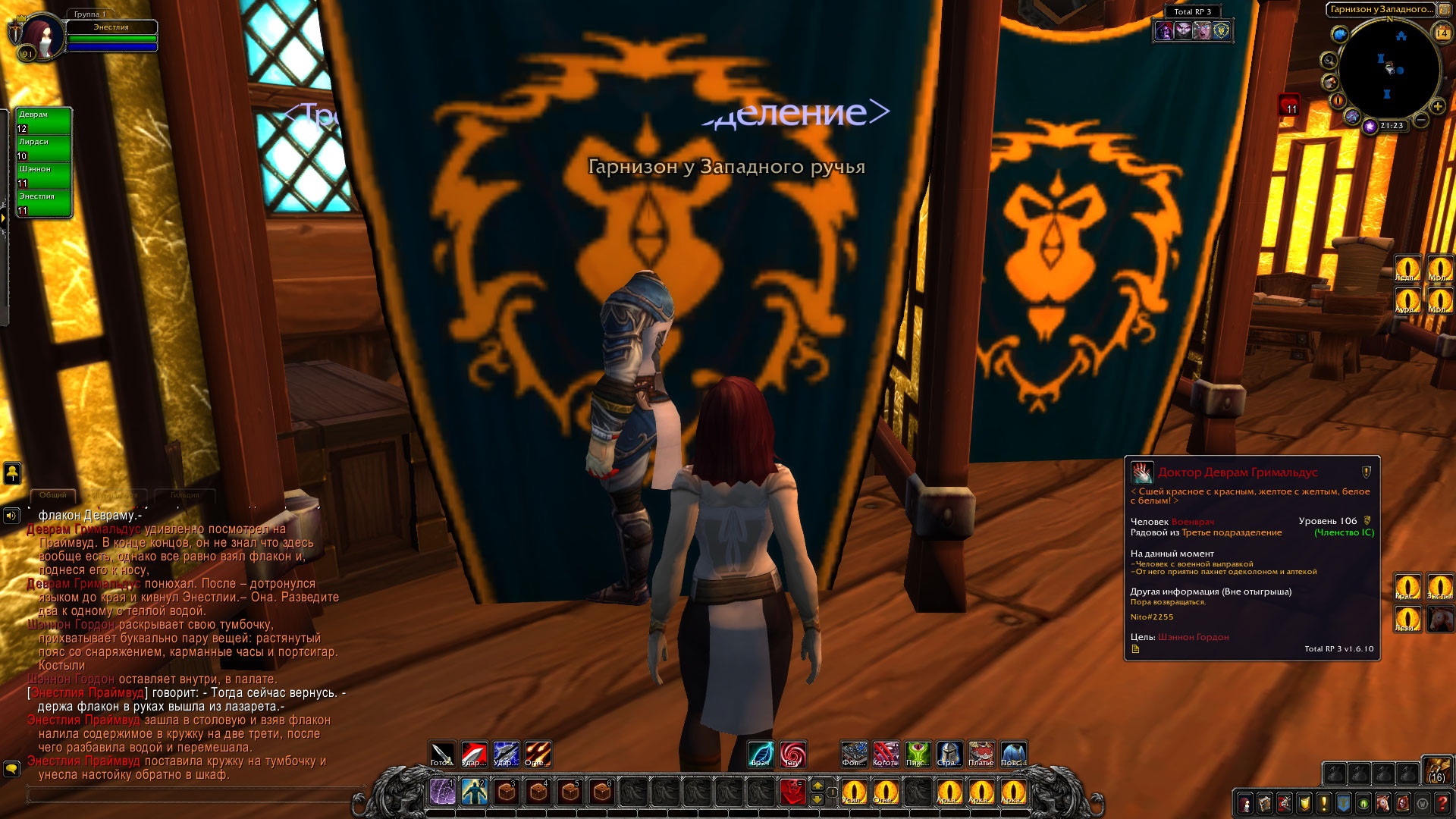Toggle the minimap tracking magnifier button
This screenshot has height=819, width=1456.
[x=1329, y=60]
